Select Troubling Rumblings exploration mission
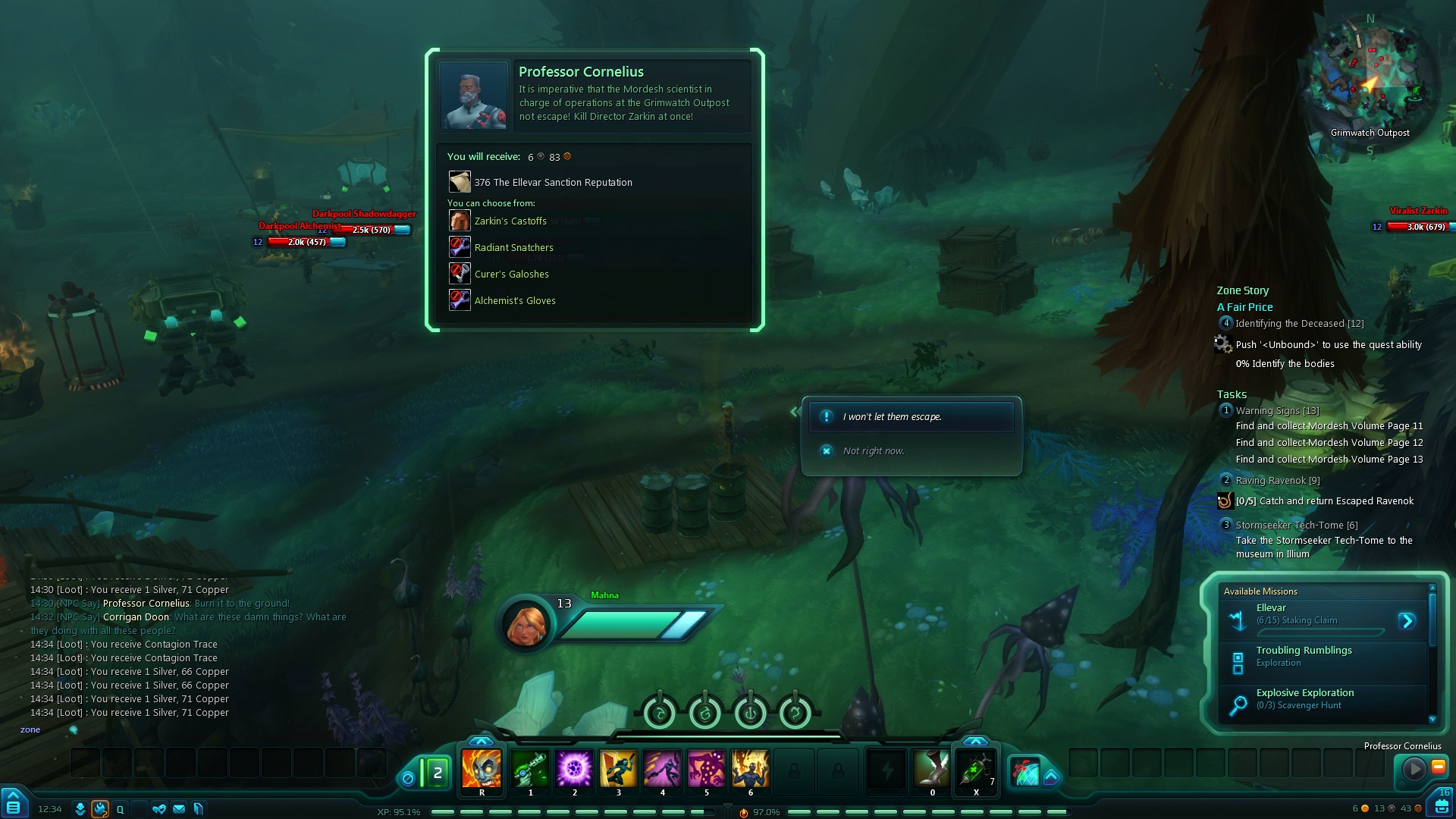 point(1304,656)
